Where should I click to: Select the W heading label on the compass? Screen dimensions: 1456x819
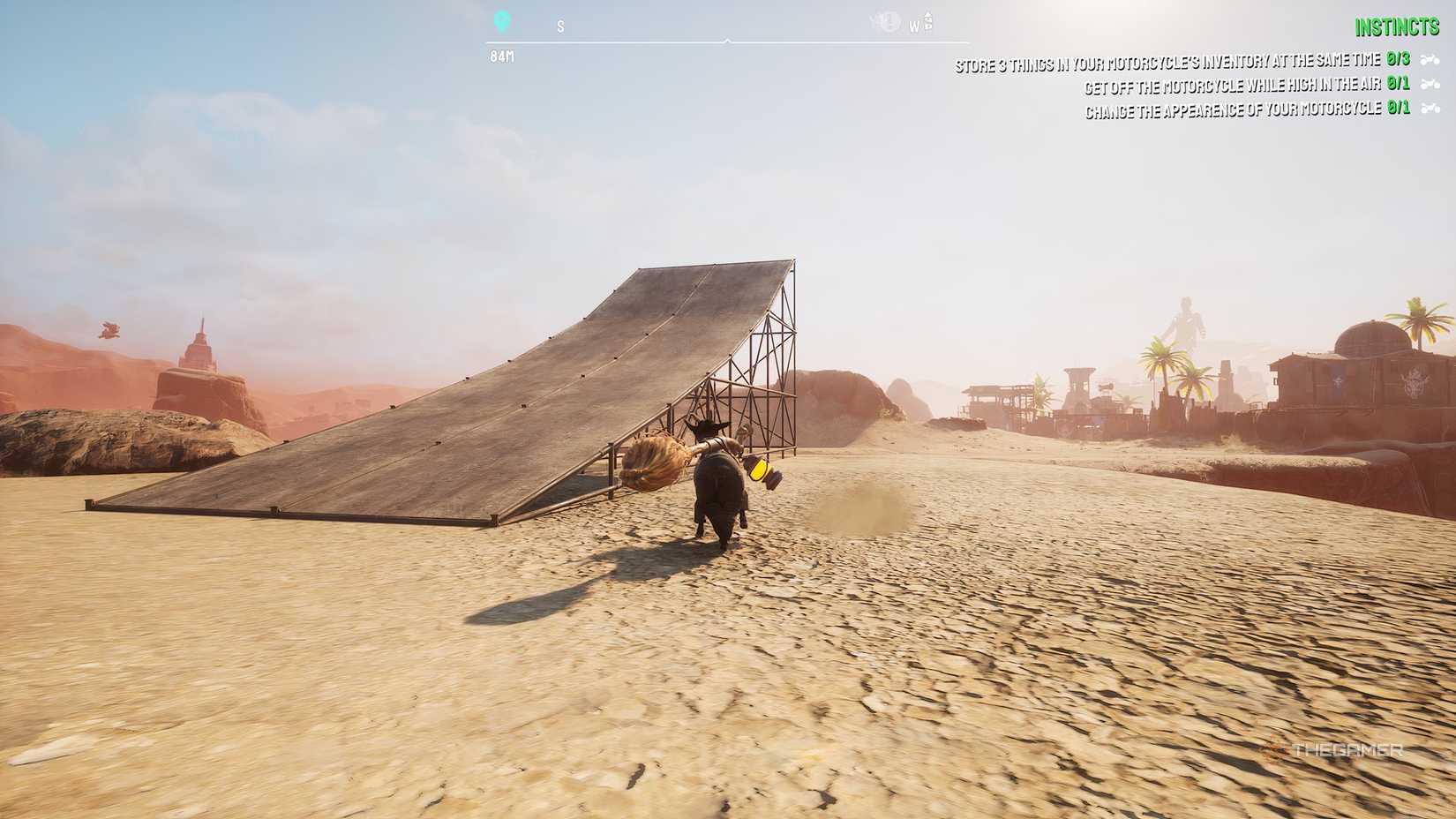coord(914,26)
